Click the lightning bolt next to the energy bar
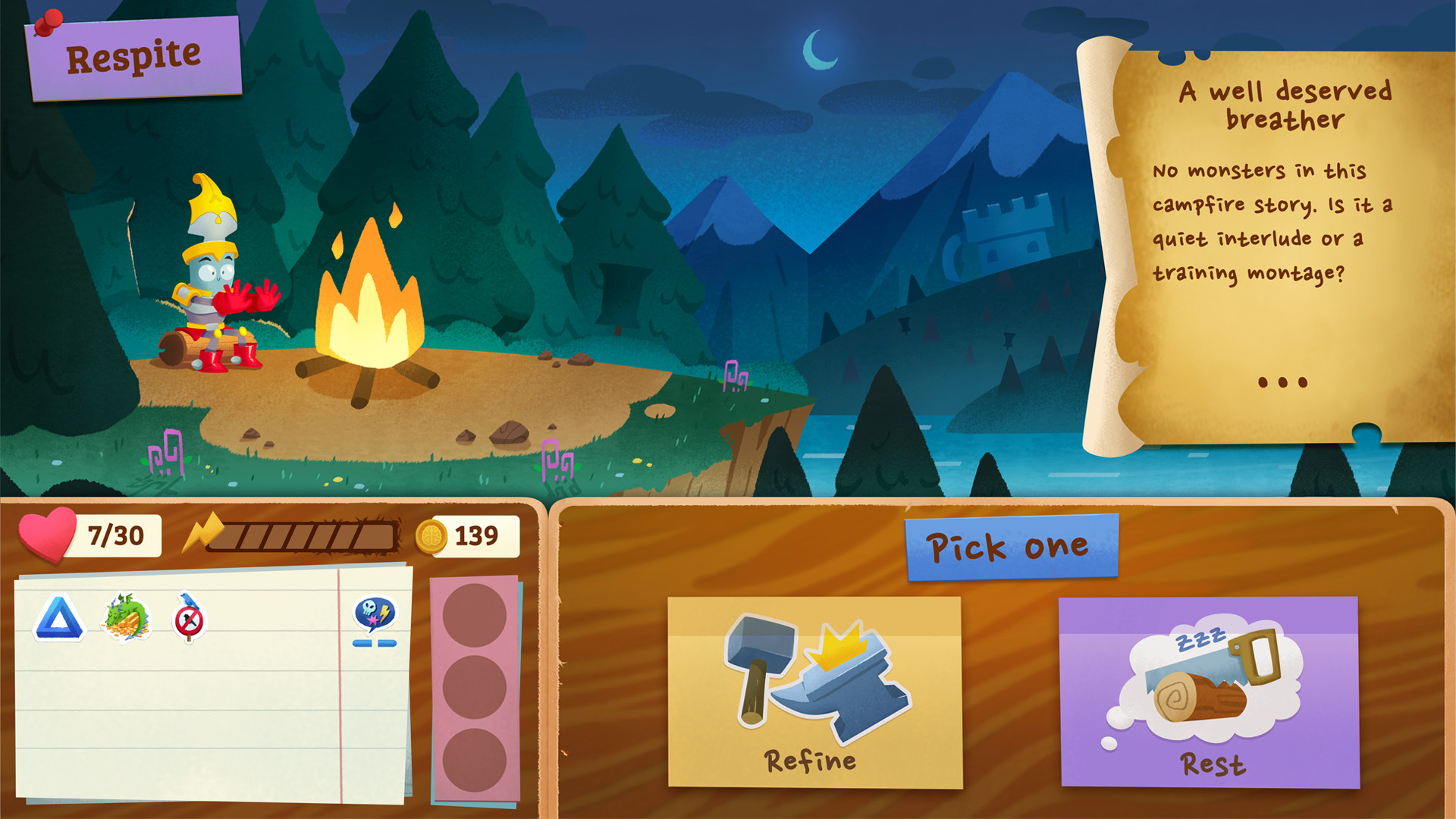The image size is (1456, 819). [207, 533]
